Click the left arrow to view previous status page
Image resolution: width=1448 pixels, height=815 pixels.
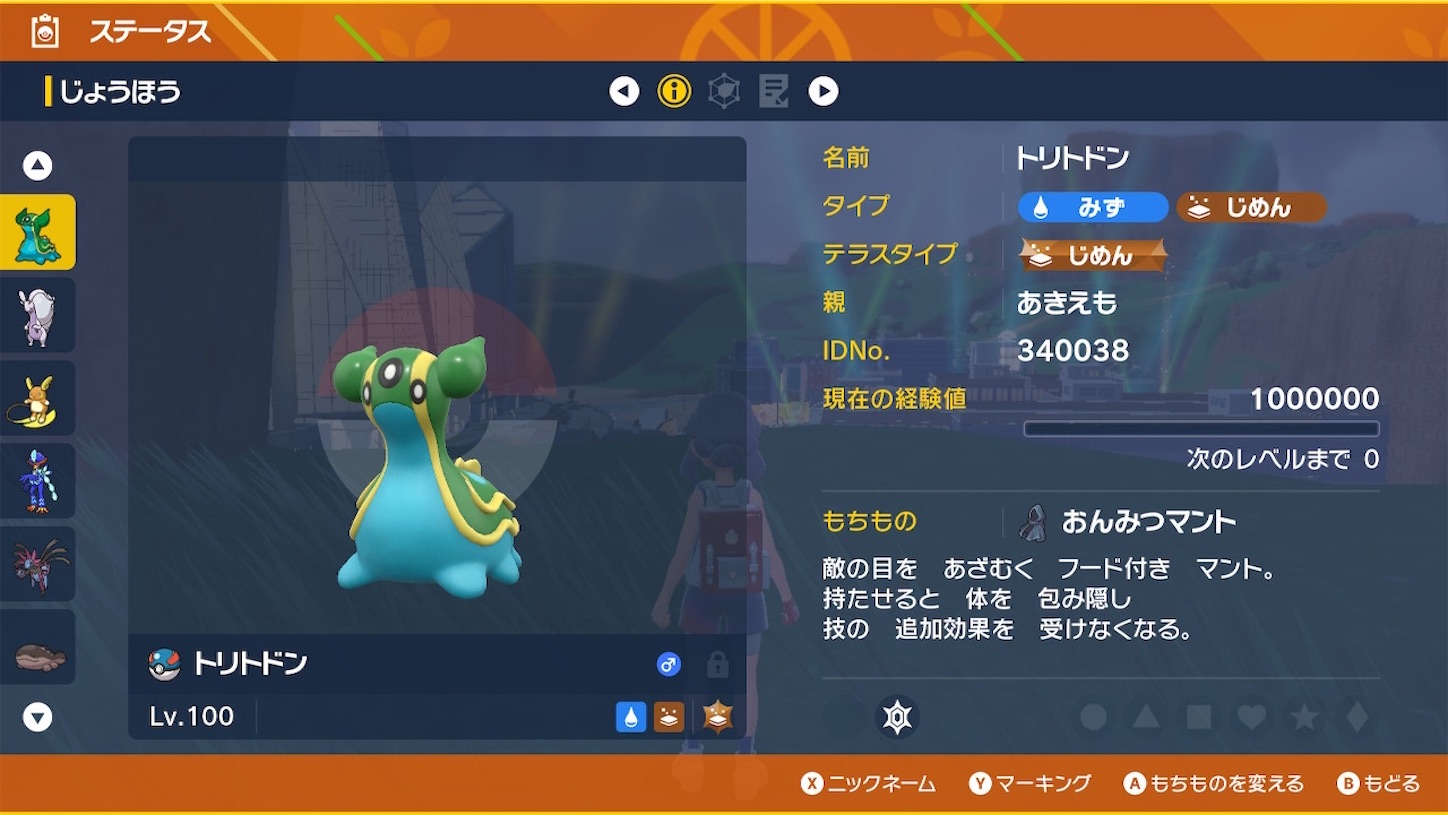[623, 91]
